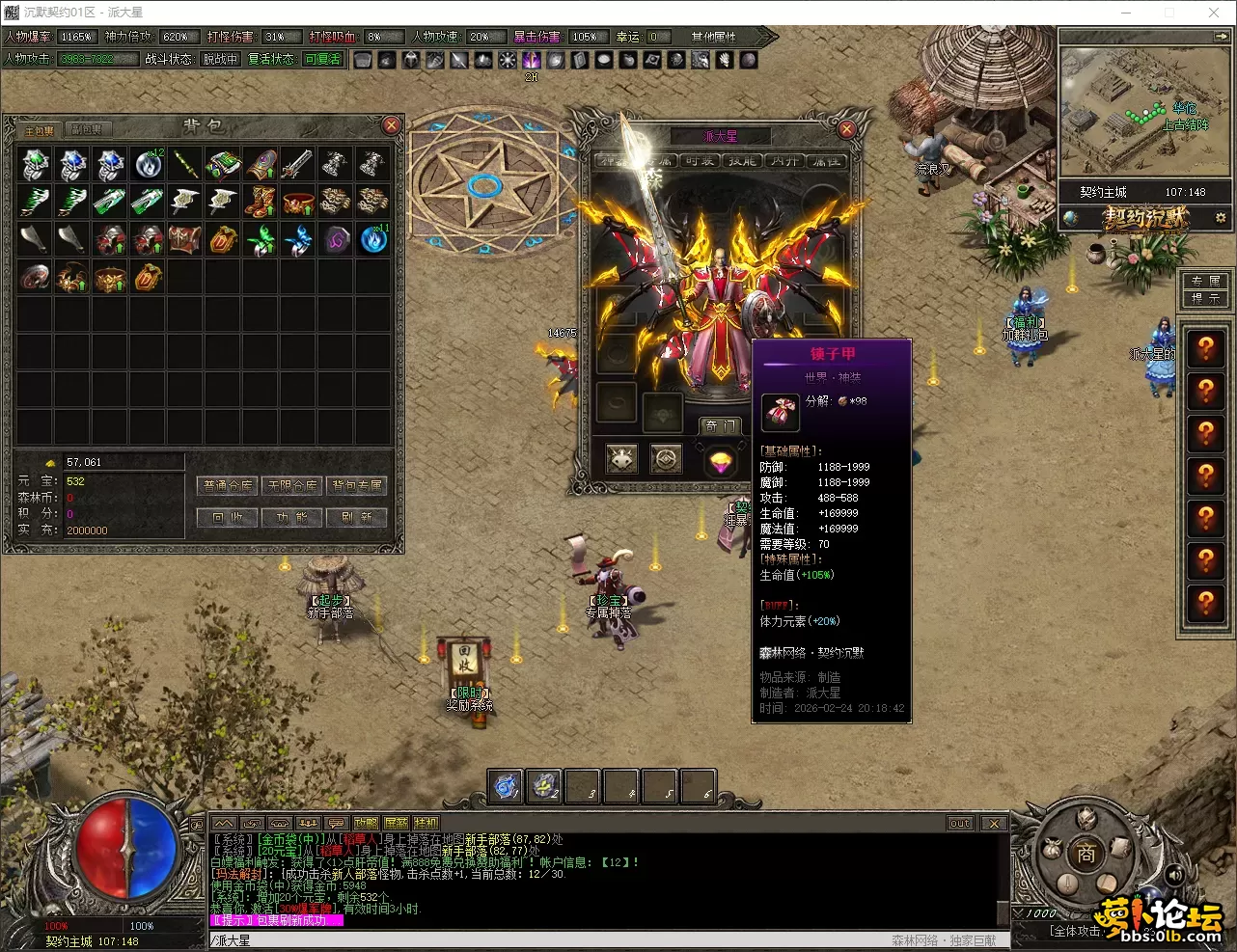Open the 技能 skills tab

[742, 161]
